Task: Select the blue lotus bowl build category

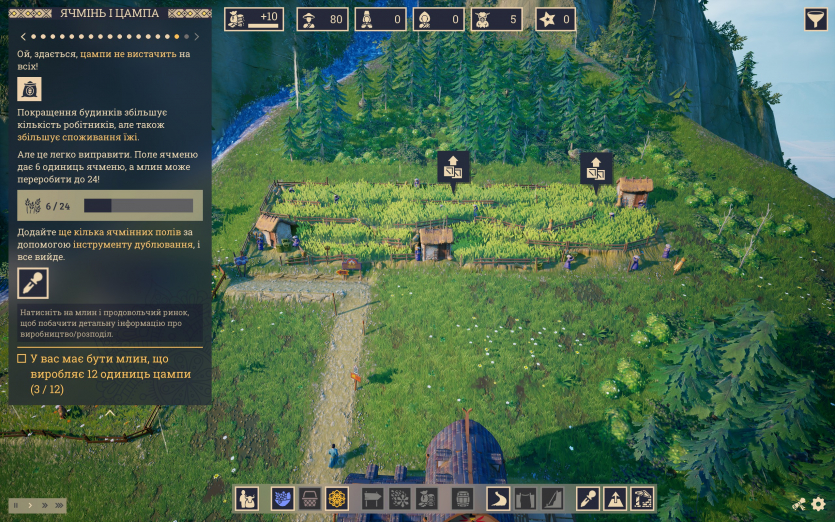Action: click(282, 498)
